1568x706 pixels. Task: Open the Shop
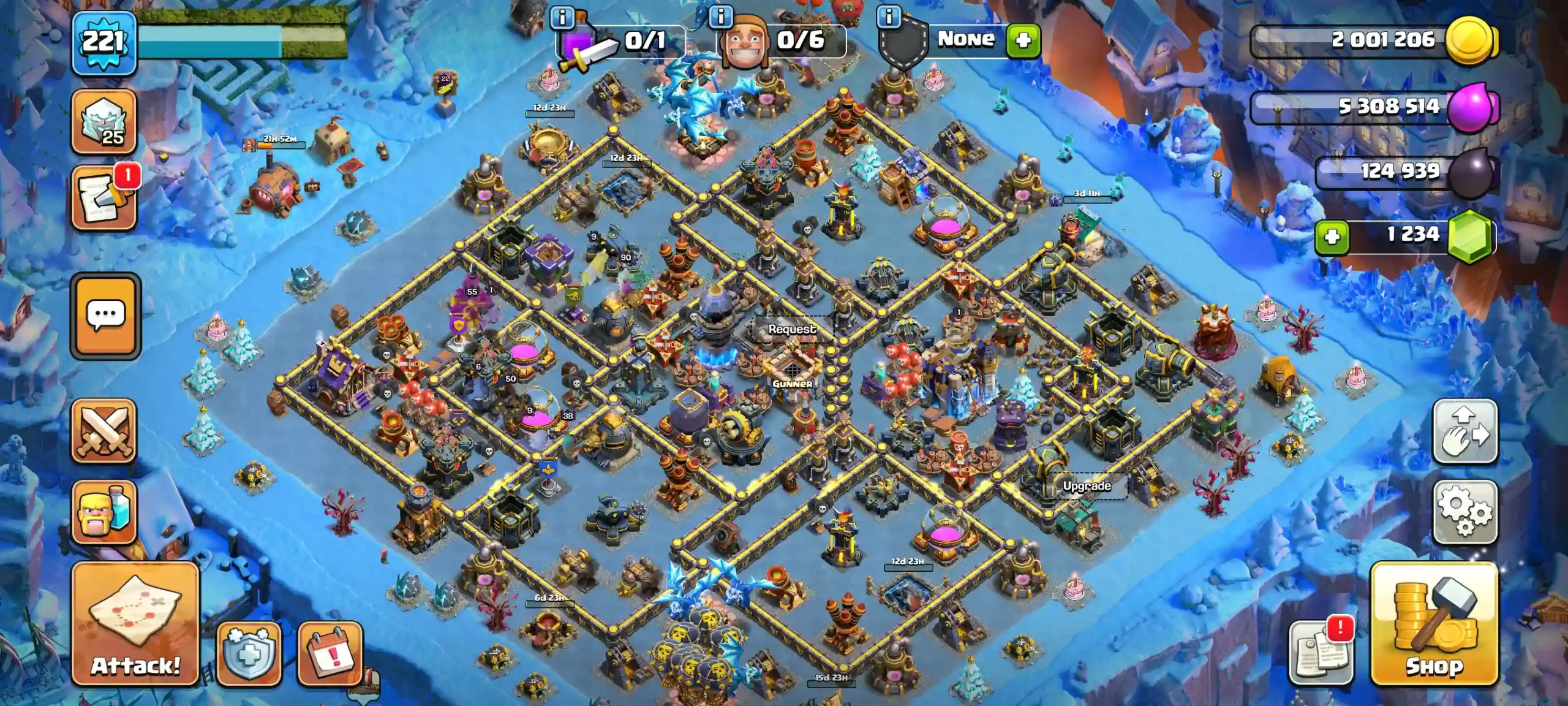point(1434,623)
